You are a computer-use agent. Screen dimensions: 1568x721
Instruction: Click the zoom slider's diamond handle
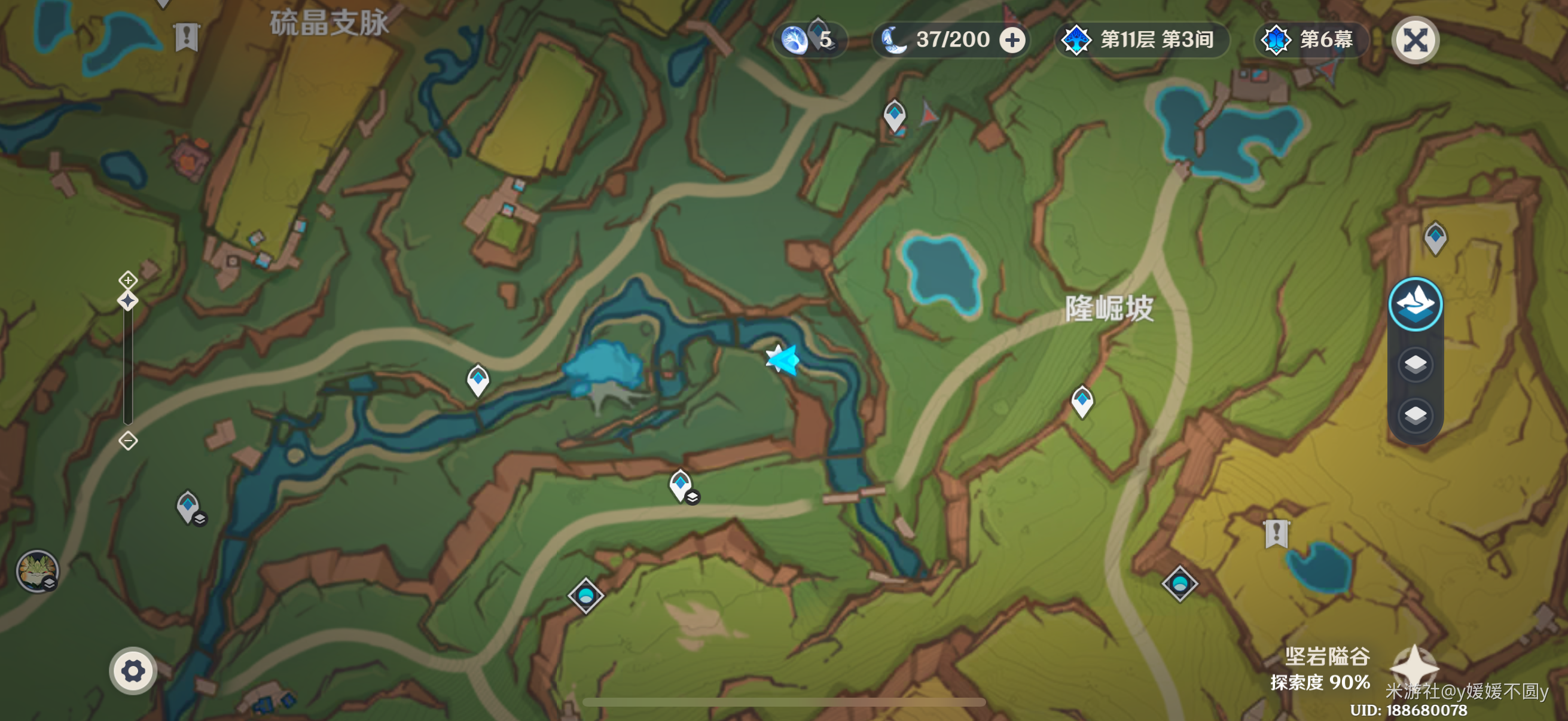pos(128,301)
